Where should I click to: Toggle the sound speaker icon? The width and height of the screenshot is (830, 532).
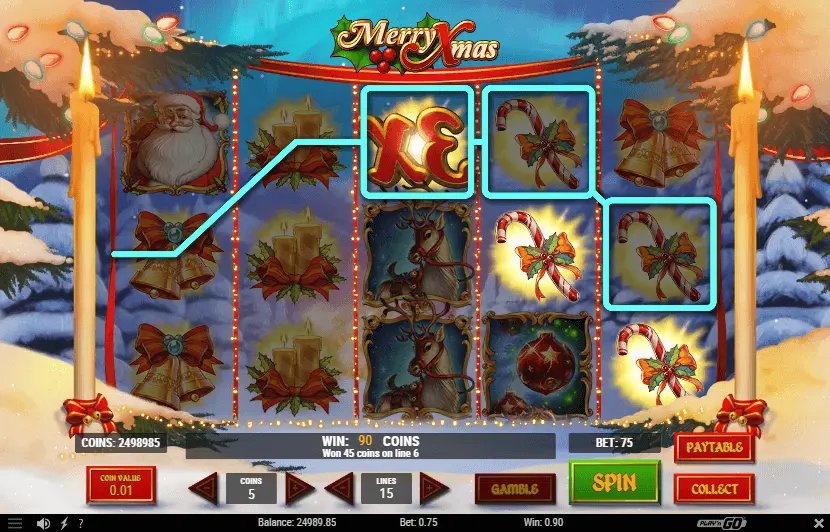44,523
